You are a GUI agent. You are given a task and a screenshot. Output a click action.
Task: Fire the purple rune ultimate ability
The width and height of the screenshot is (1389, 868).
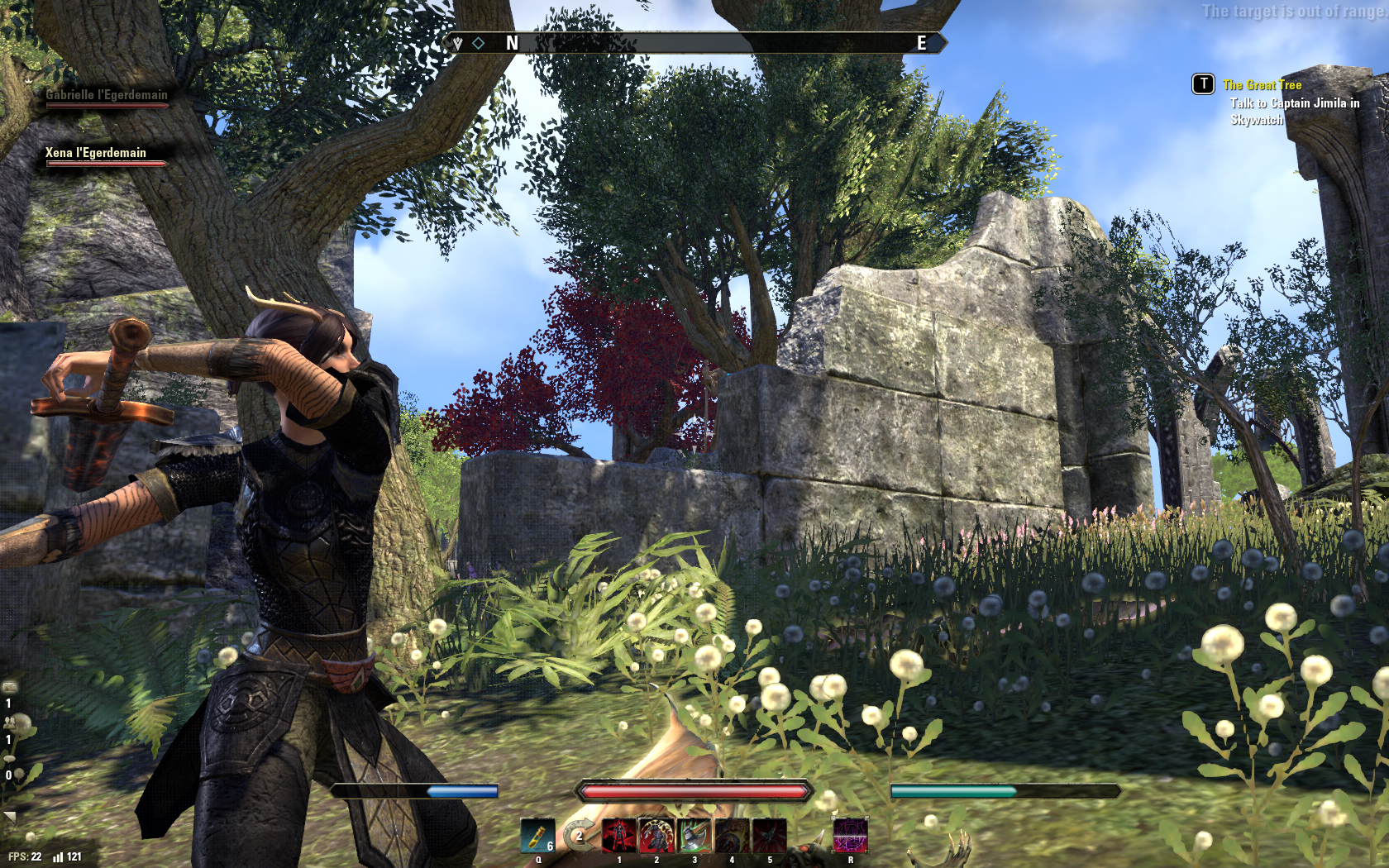850,836
